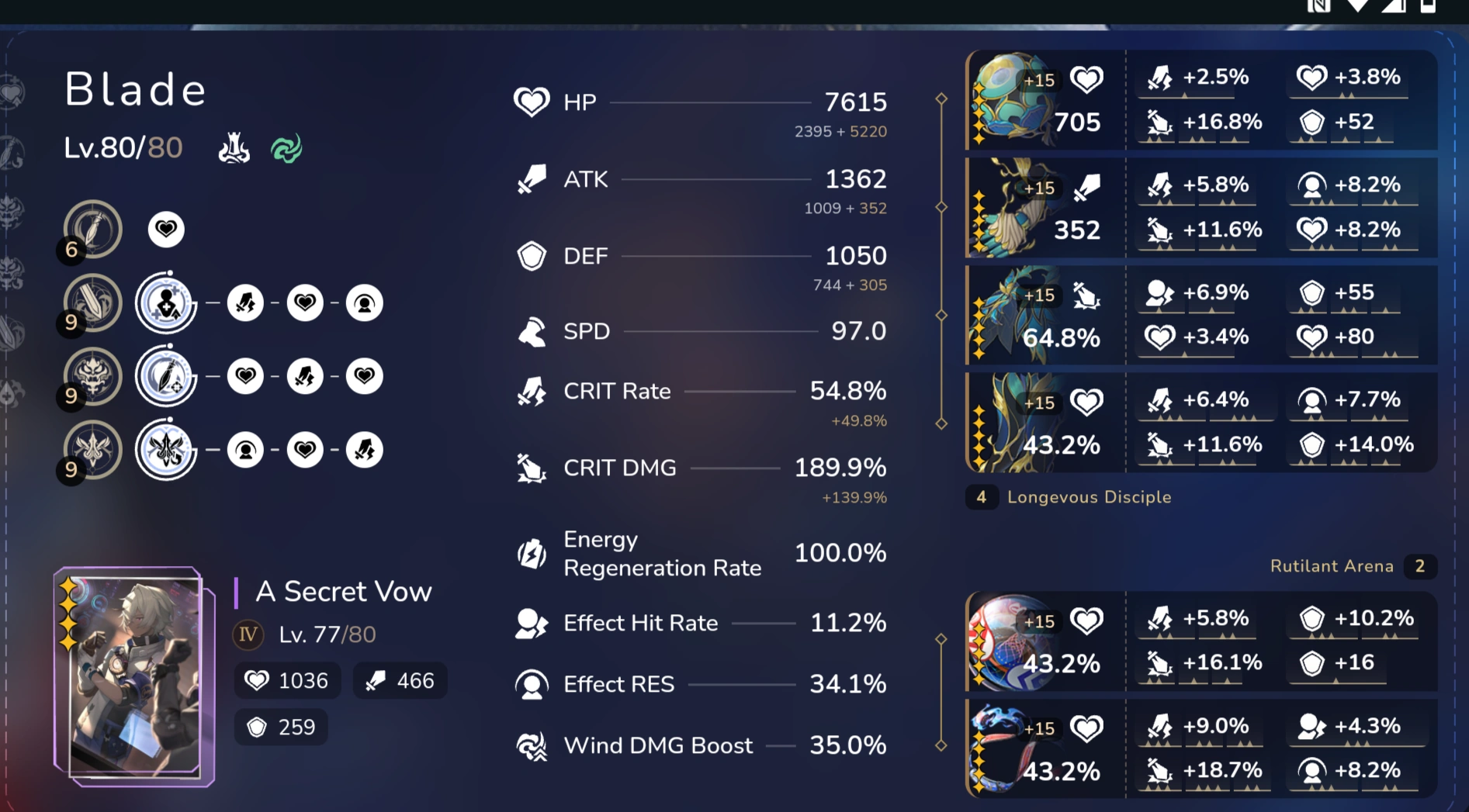Select the SPD boot icon in the stats list

point(532,331)
